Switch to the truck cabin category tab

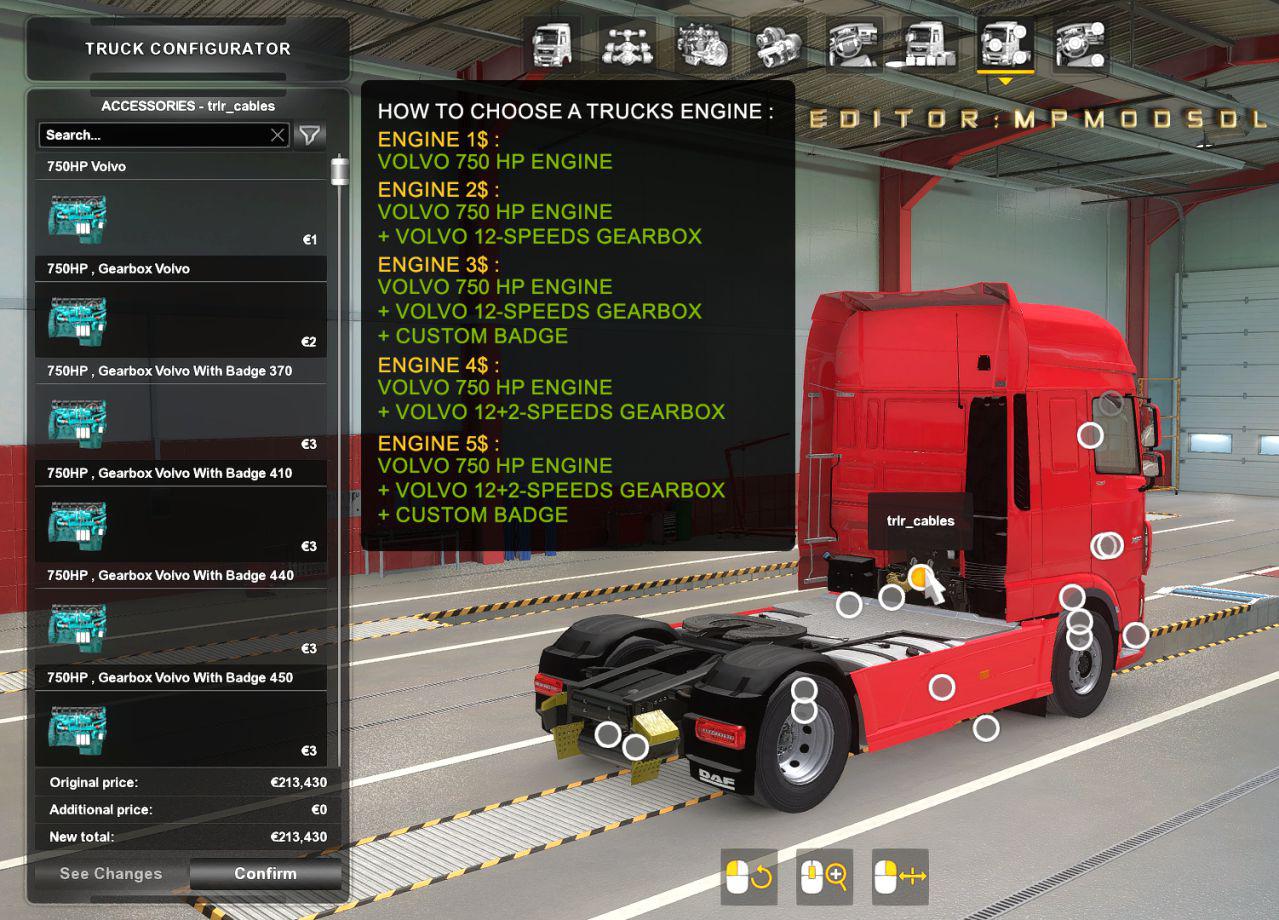click(x=553, y=46)
